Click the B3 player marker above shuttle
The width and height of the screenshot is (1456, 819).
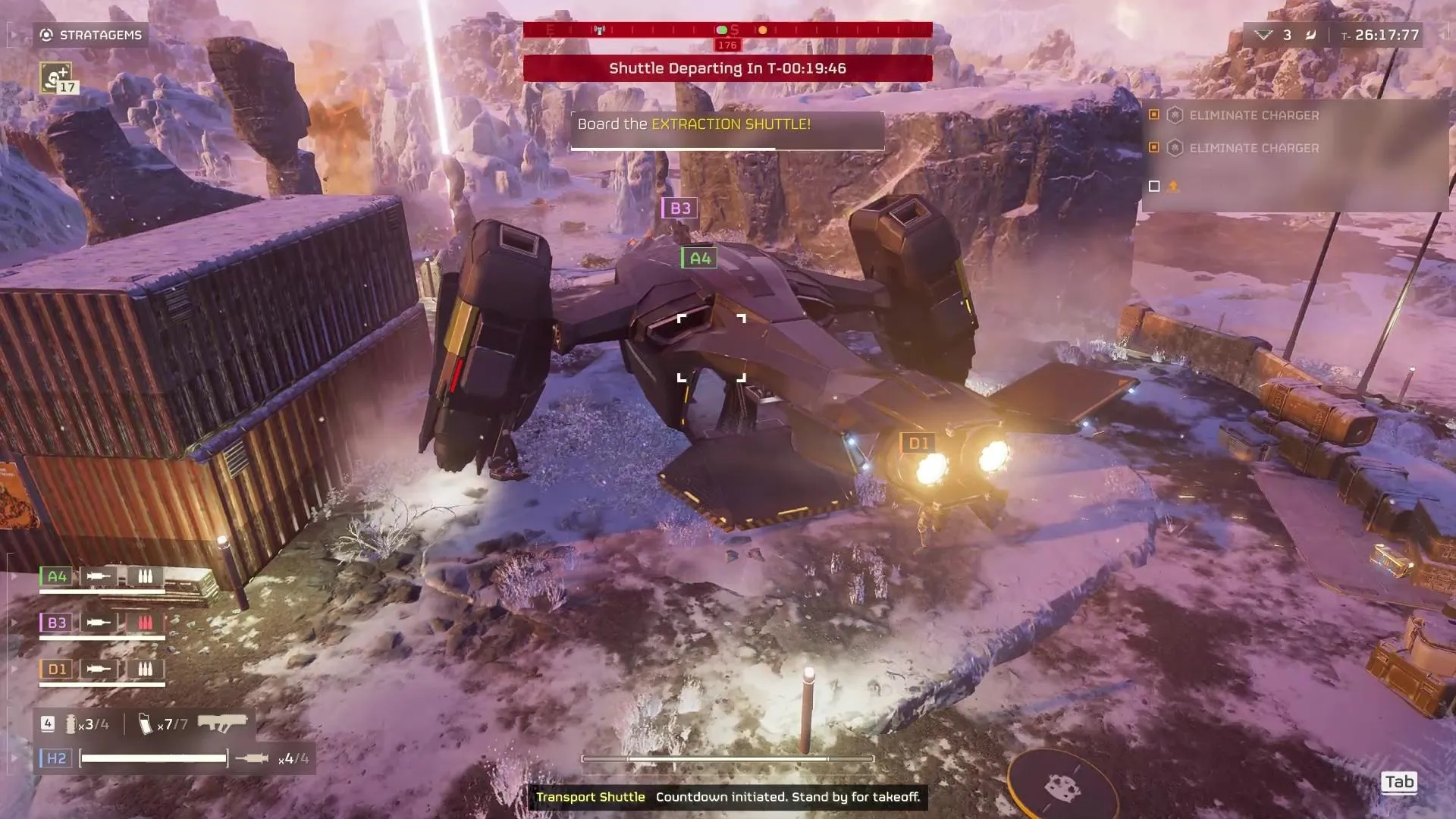[x=679, y=208]
